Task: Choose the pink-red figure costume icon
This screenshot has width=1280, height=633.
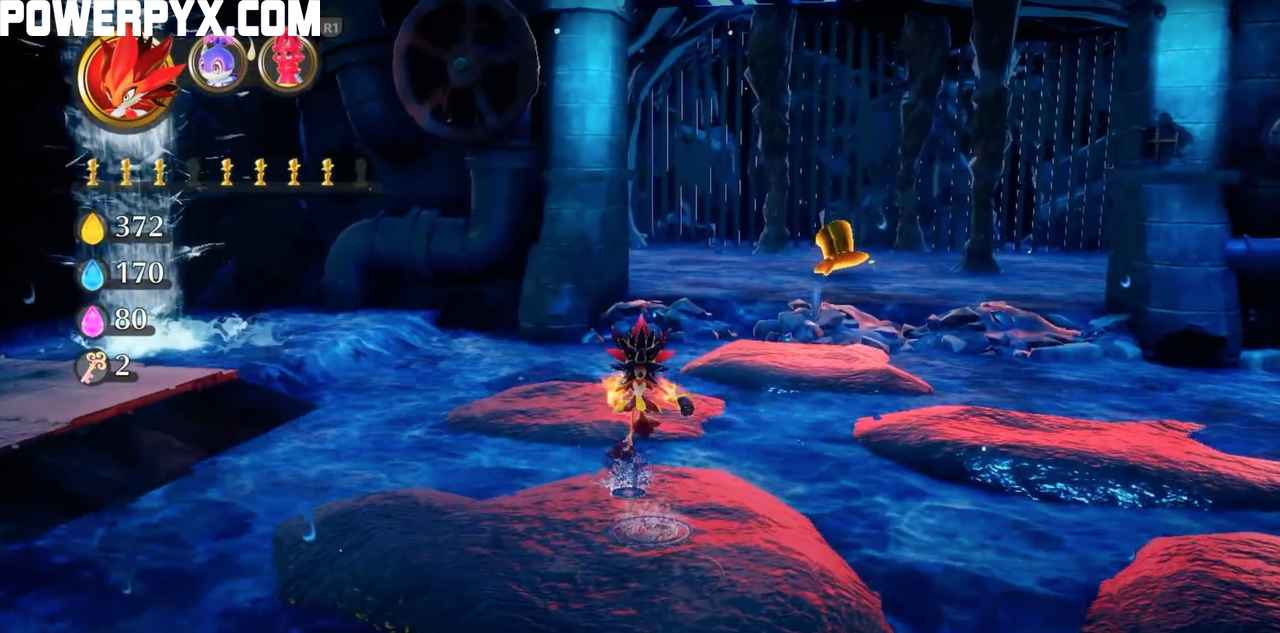Action: 288,62
